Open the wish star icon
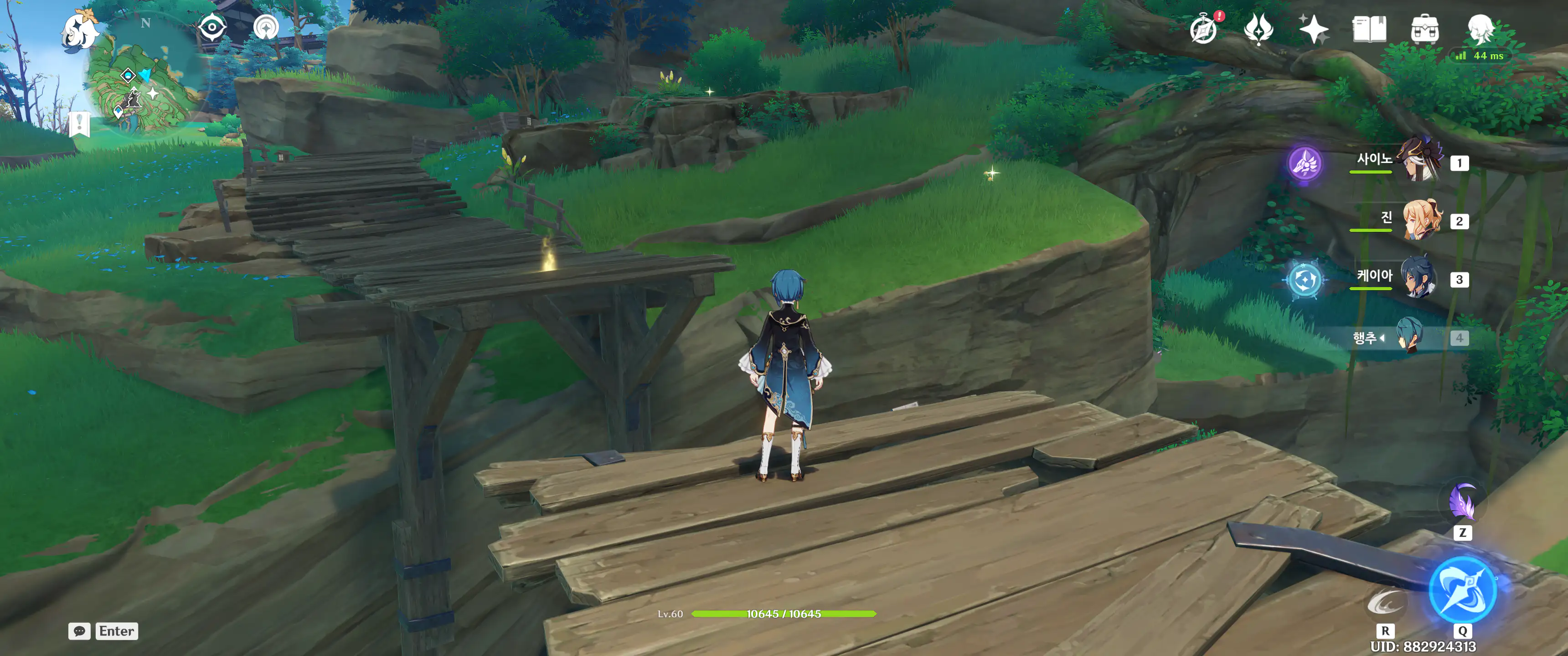 coord(1314,29)
